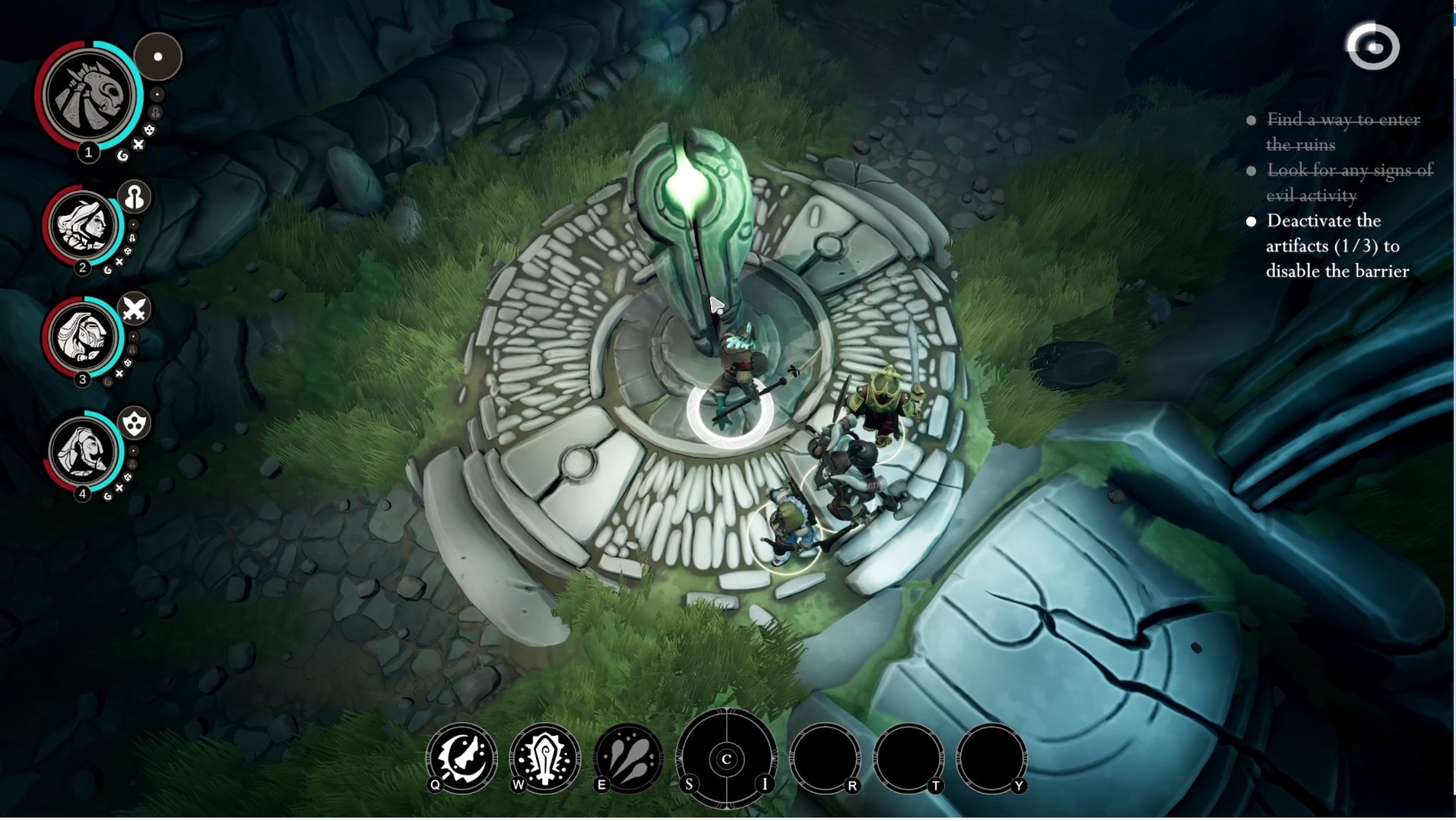
Task: Click the crossed swords stance badge
Action: [135, 309]
